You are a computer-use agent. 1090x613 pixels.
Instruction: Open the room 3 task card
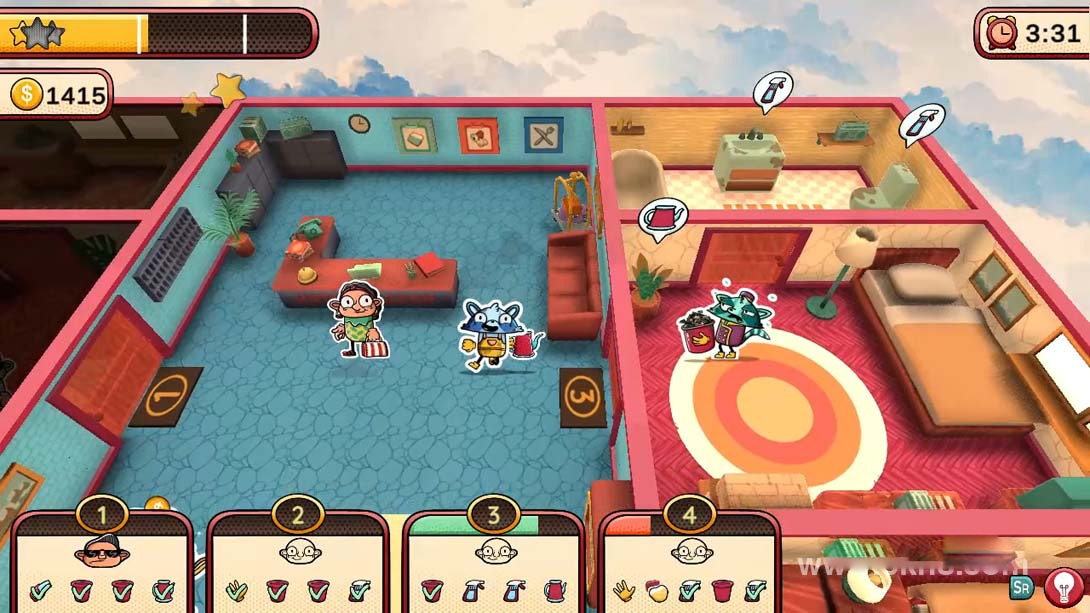click(494, 562)
